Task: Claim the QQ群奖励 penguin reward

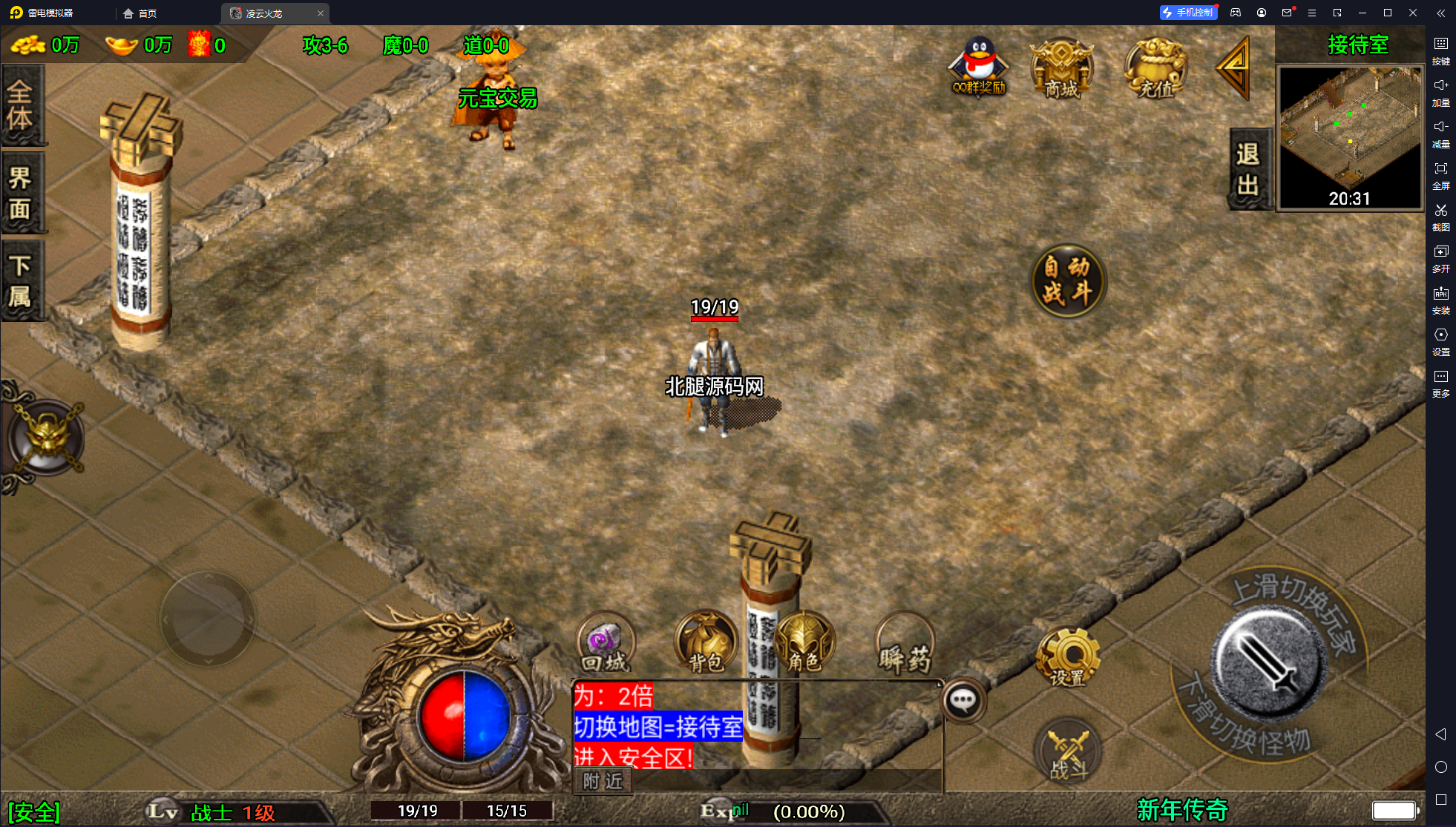Action: click(979, 67)
